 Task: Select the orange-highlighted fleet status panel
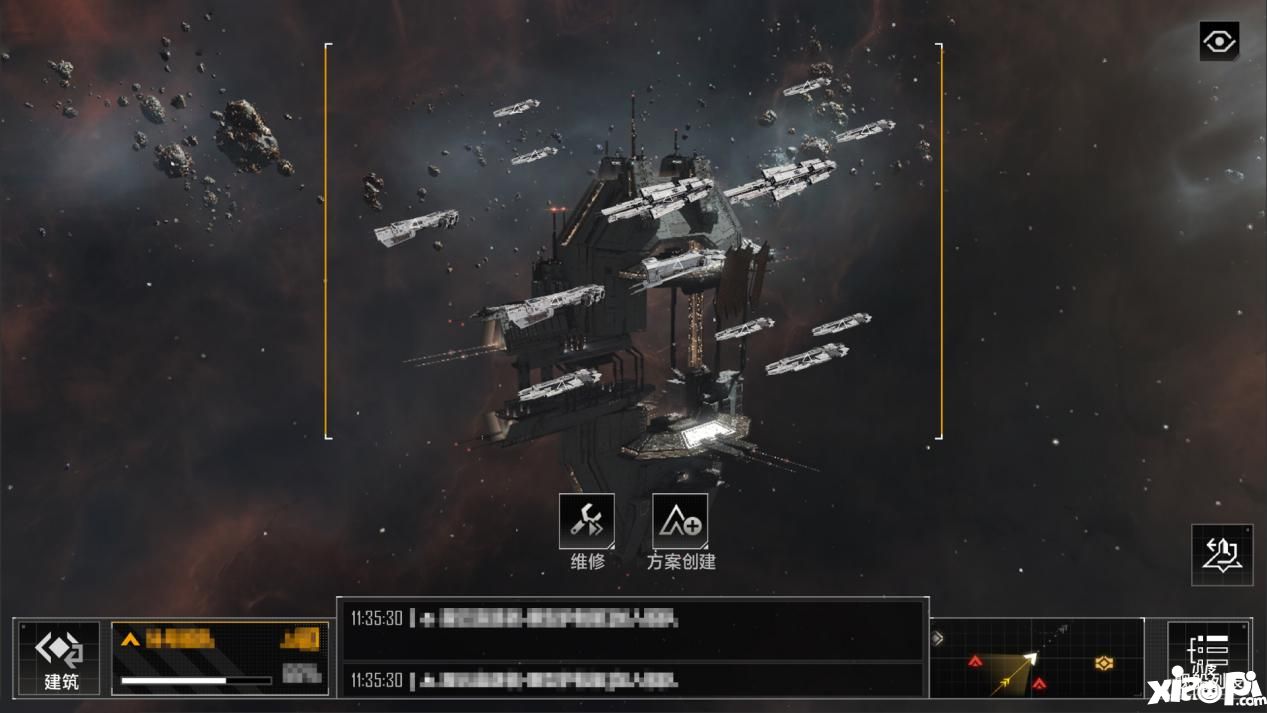point(220,657)
